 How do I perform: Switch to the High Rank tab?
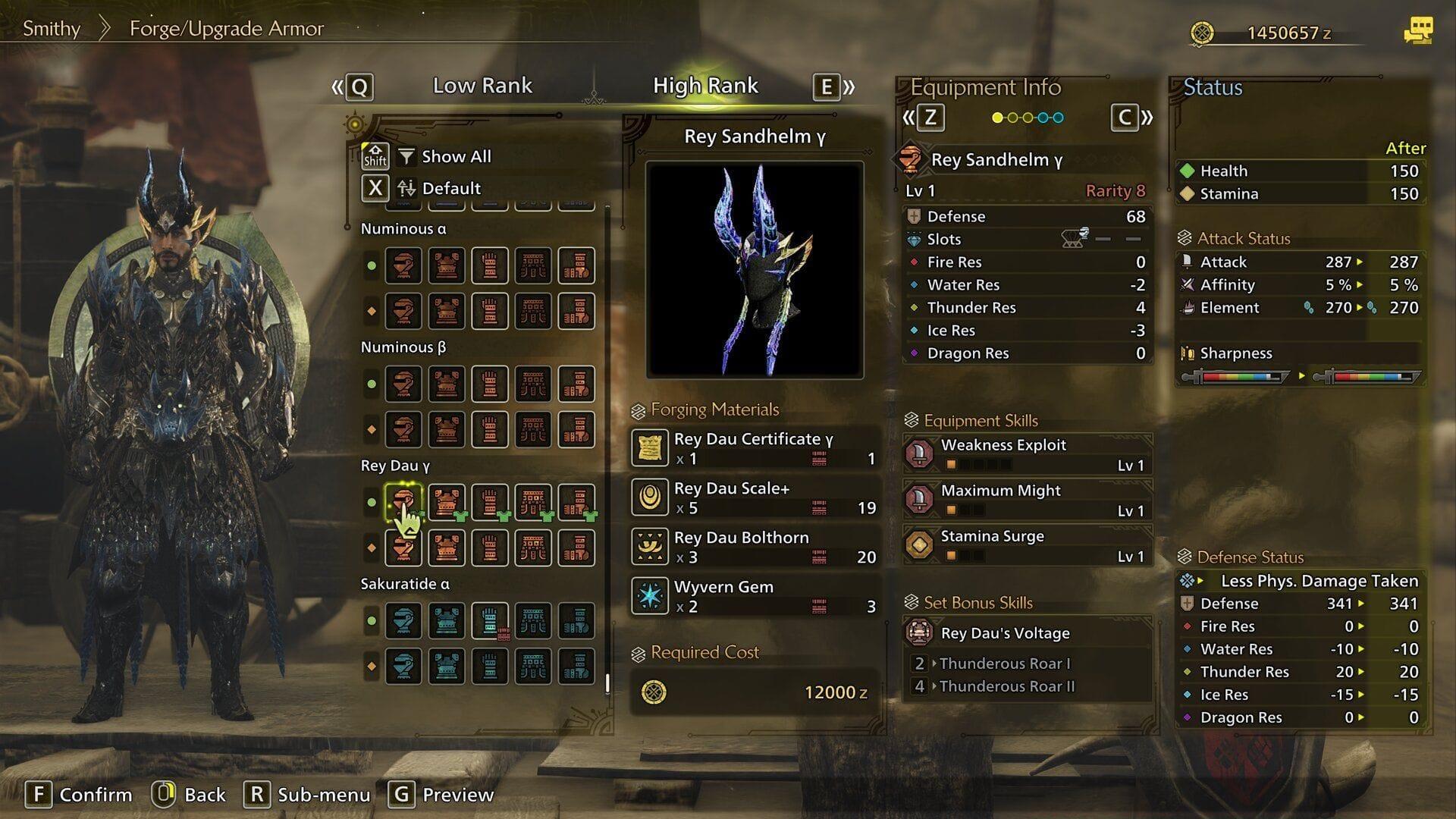(705, 86)
